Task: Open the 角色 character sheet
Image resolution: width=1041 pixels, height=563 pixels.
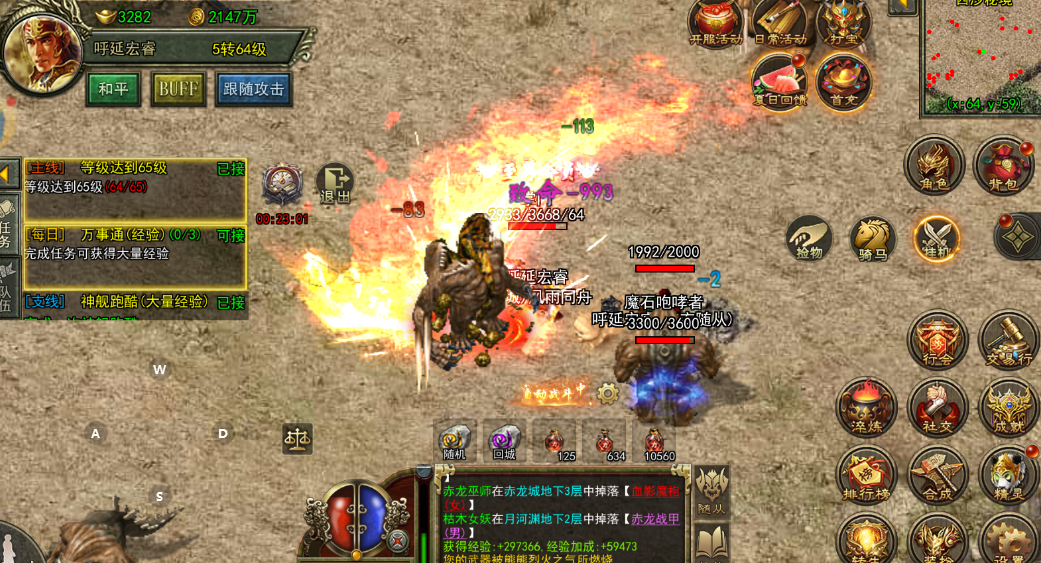Action: (x=934, y=165)
